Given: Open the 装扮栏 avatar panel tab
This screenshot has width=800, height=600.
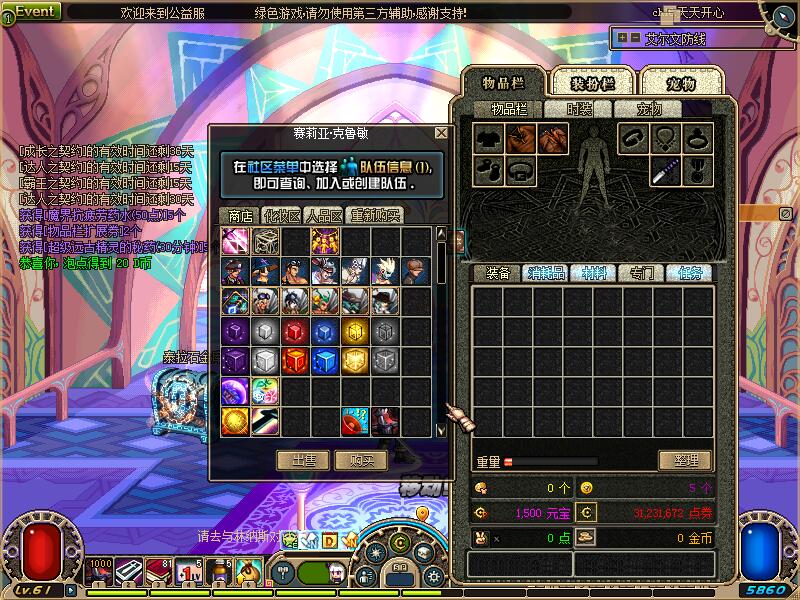Looking at the screenshot, I should click(593, 83).
